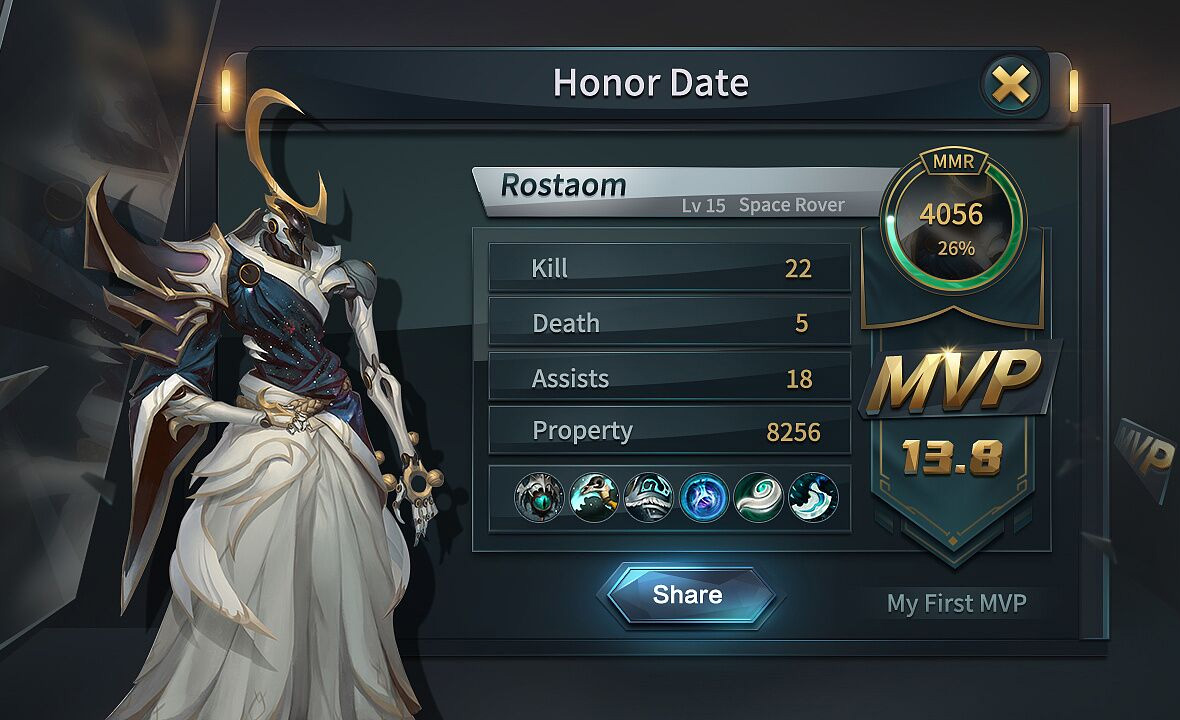
Task: Share the MVP result
Action: (687, 595)
